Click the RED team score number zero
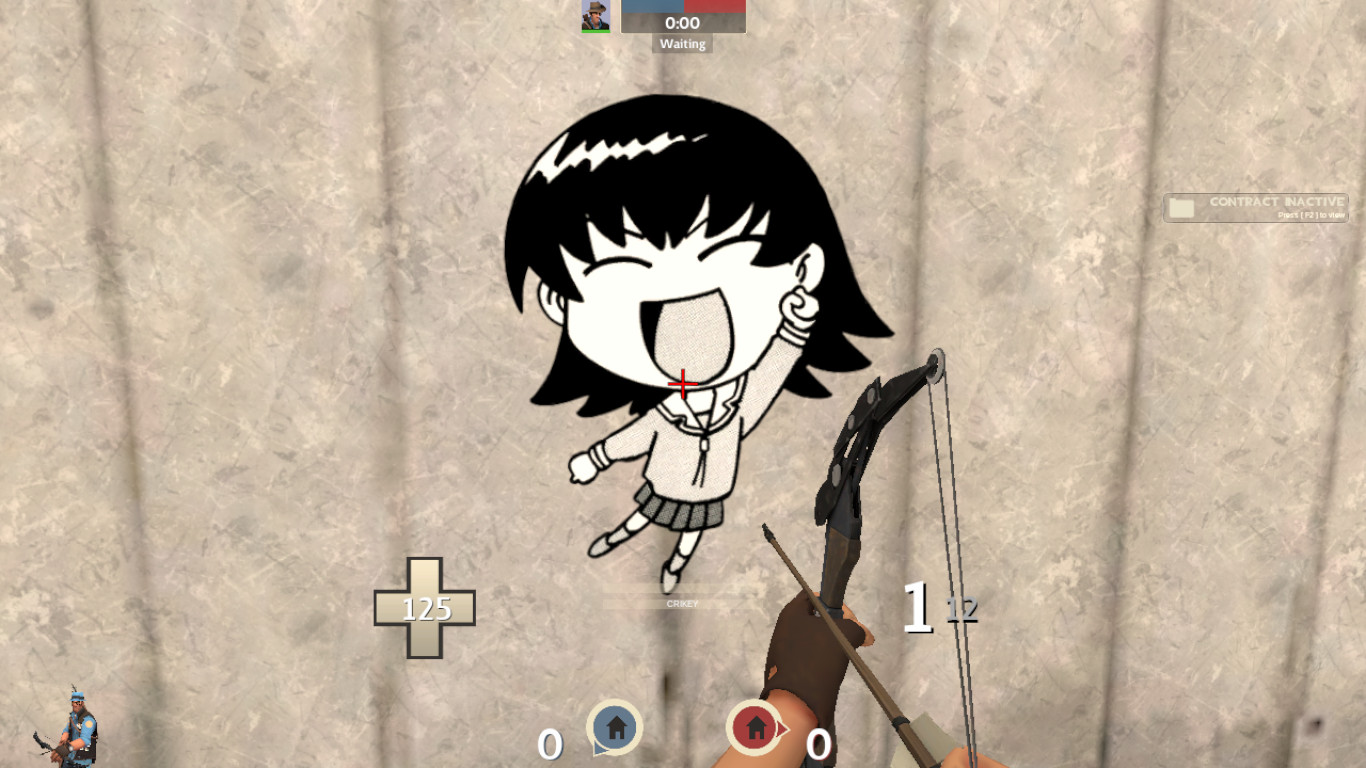This screenshot has height=768, width=1366. [x=817, y=744]
